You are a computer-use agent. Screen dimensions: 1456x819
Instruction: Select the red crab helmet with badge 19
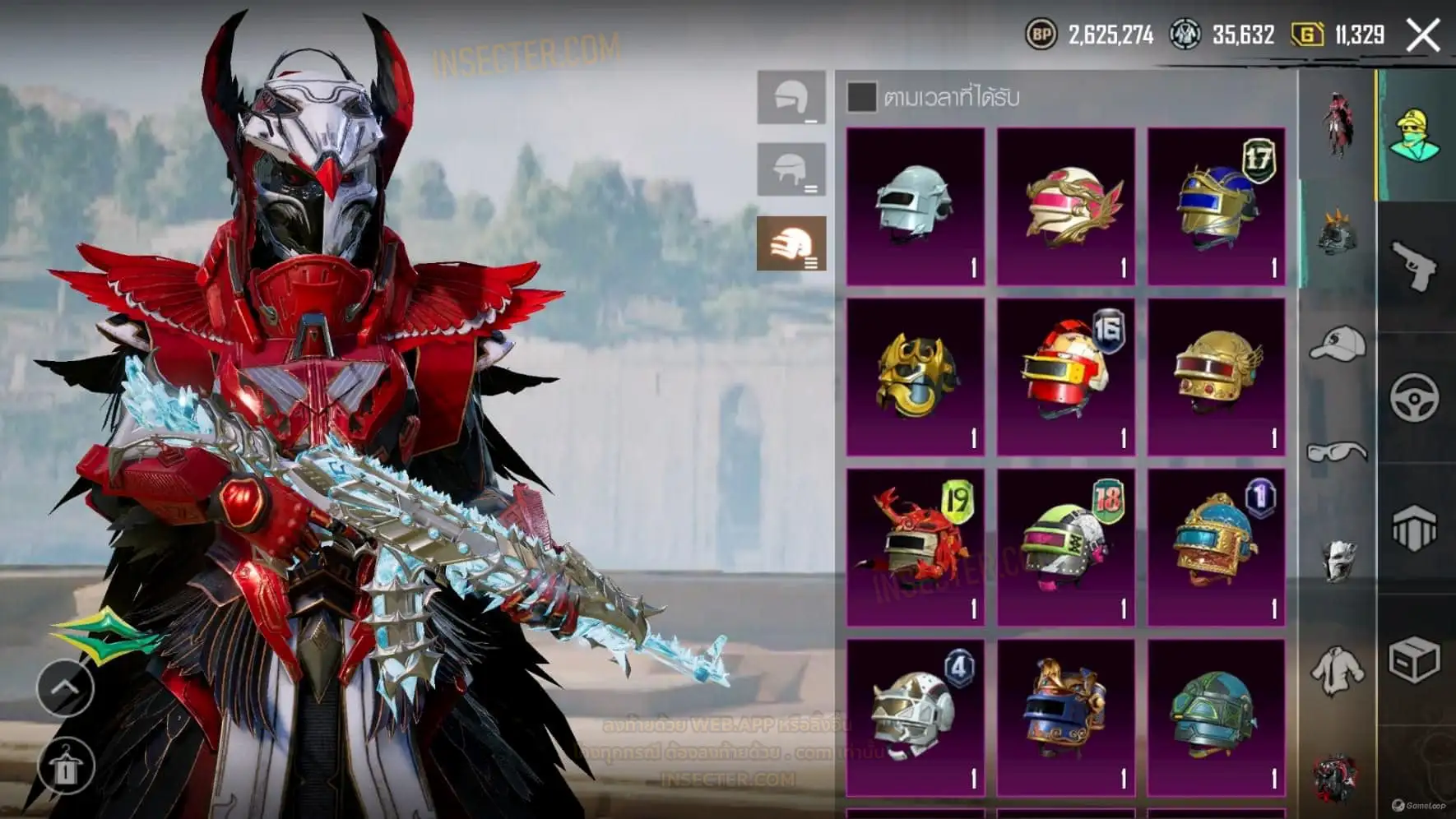tap(916, 548)
